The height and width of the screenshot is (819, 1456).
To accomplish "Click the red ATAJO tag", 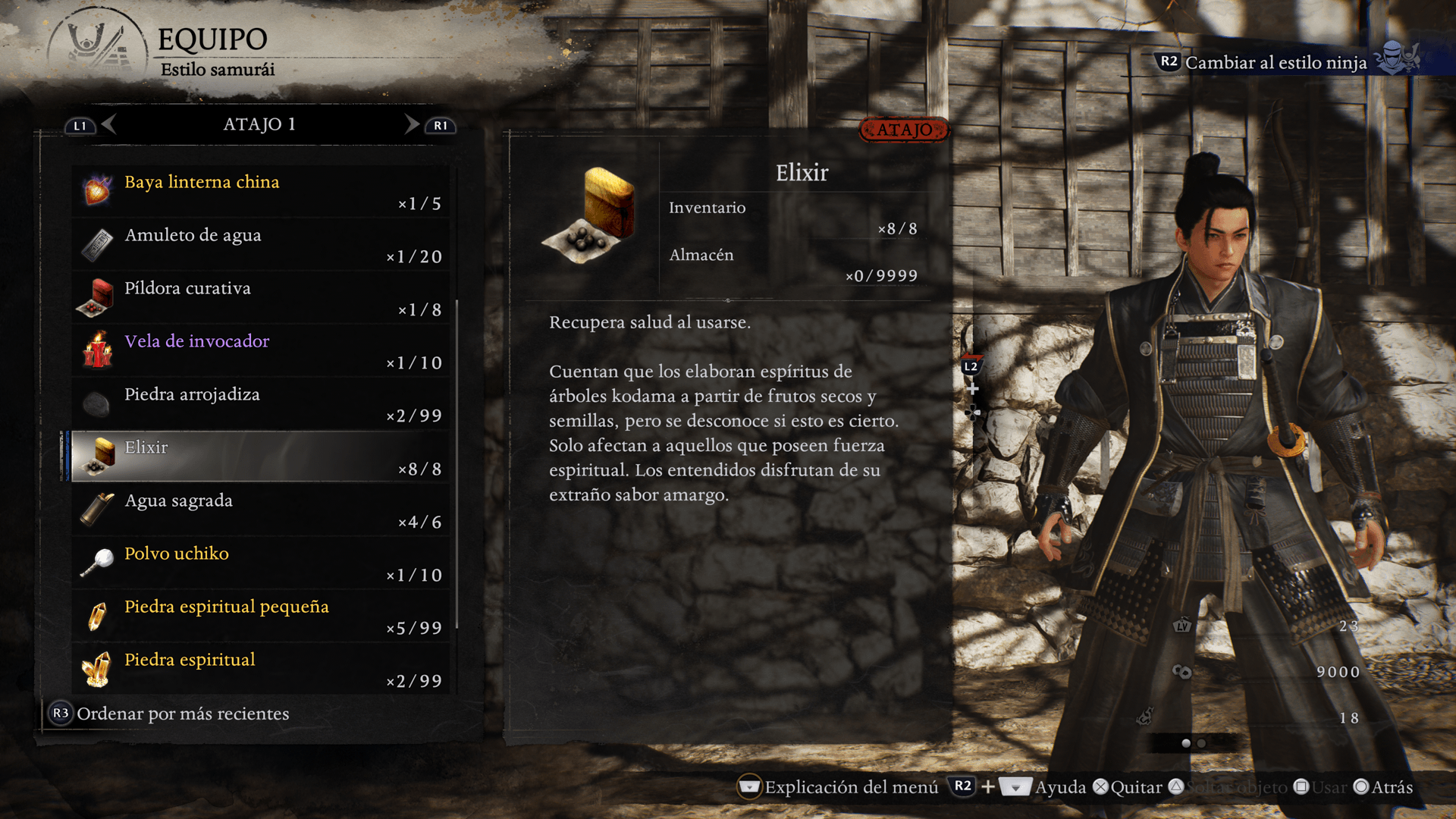I will click(x=904, y=130).
